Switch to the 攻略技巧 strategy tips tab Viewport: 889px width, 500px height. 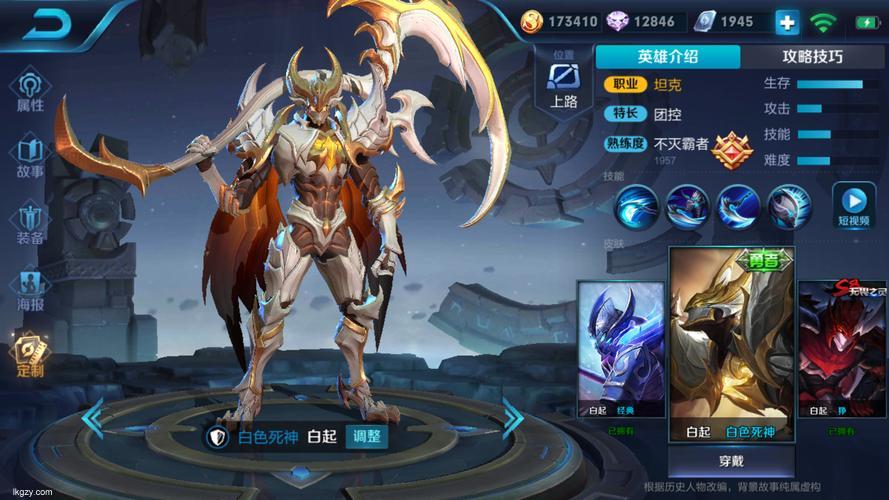814,57
